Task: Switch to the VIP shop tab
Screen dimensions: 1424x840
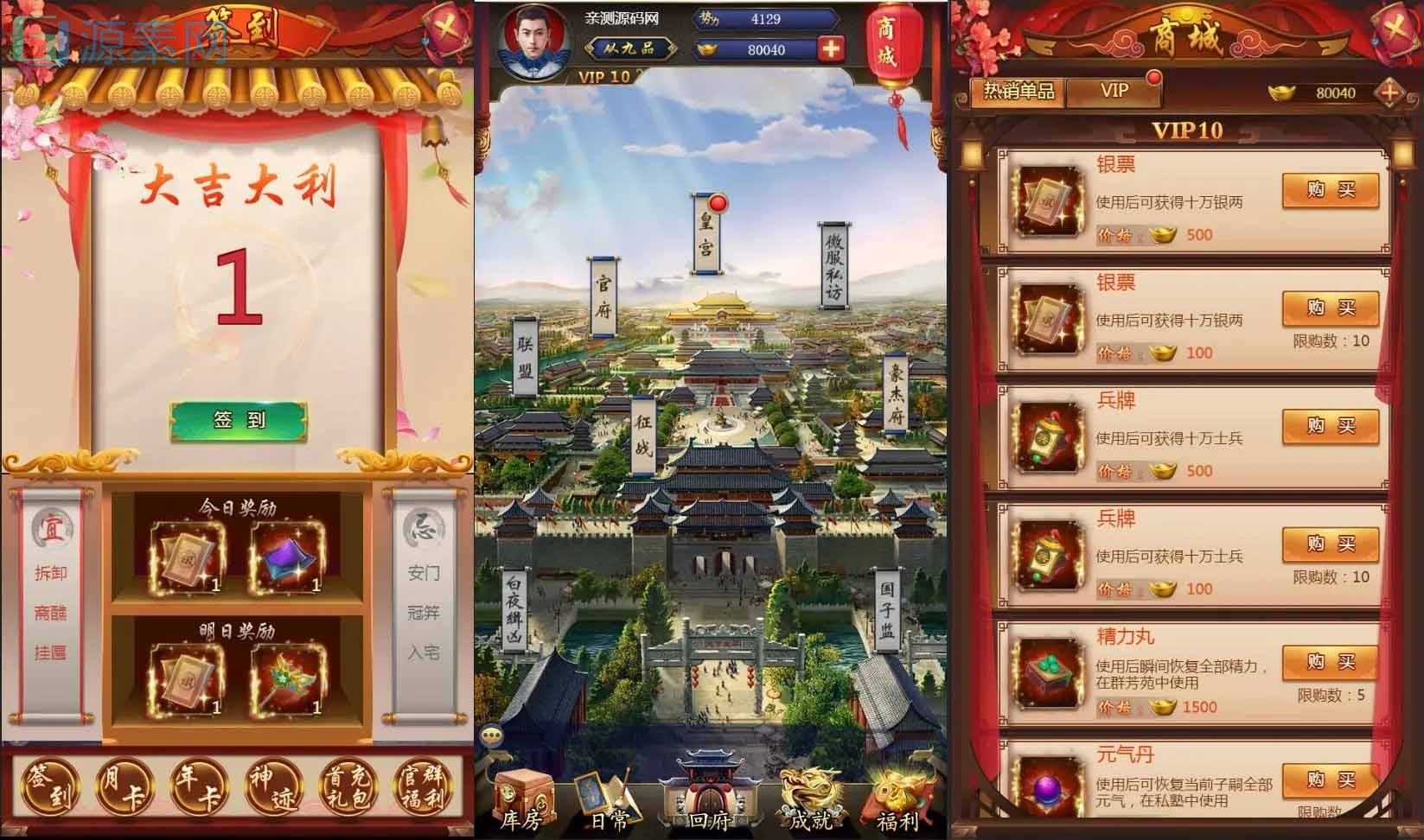Action: coord(1115,91)
